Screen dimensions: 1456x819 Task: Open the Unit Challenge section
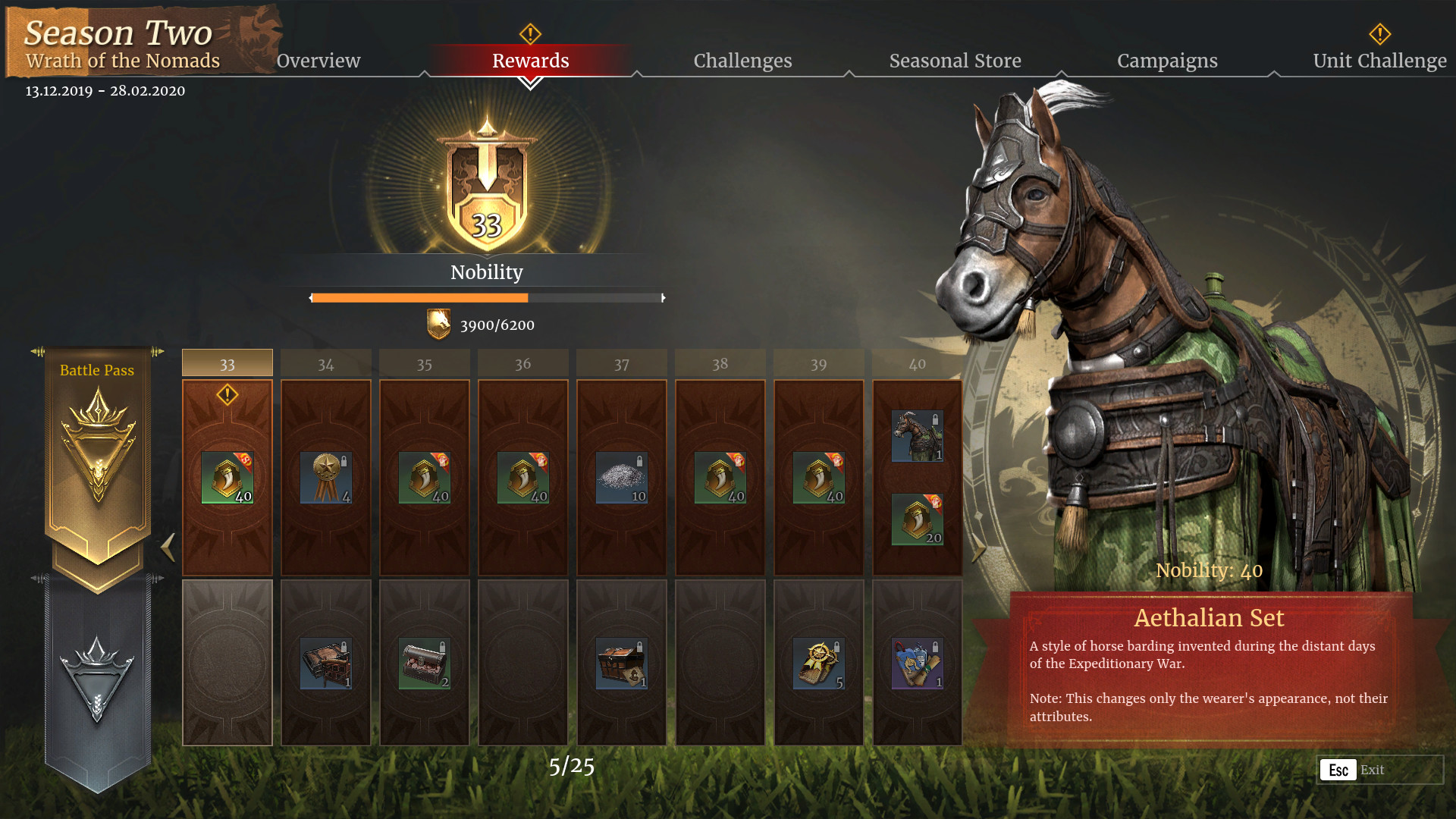(x=1379, y=61)
